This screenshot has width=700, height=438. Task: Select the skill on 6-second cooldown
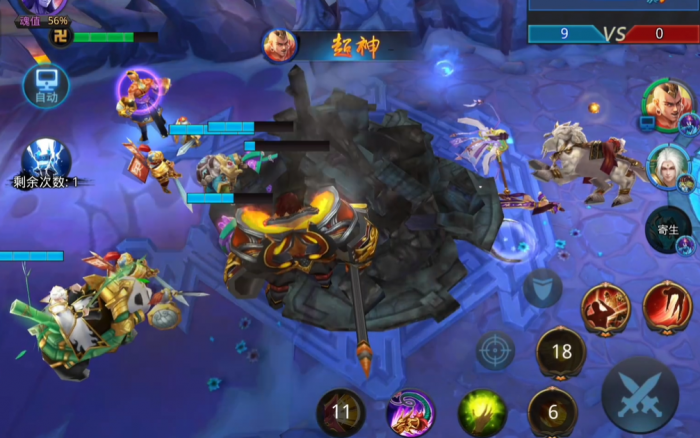click(552, 410)
